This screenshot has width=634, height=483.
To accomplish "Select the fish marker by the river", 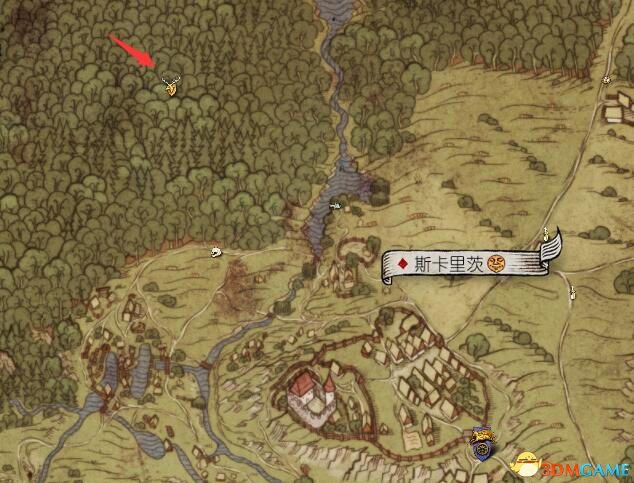I will 336,207.
